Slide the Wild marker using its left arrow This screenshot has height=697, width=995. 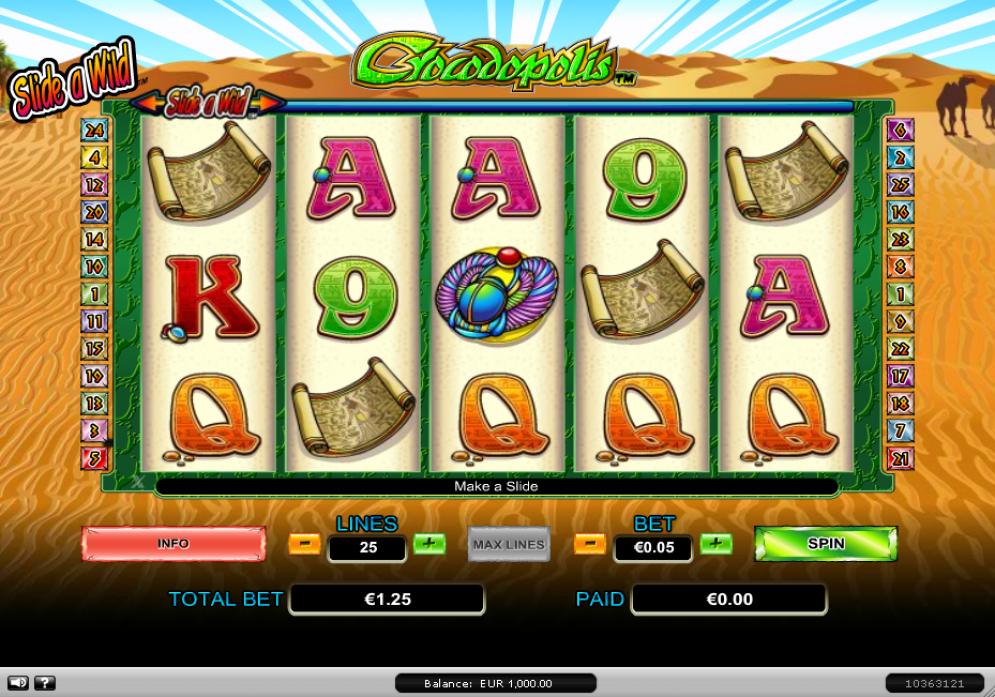(146, 102)
